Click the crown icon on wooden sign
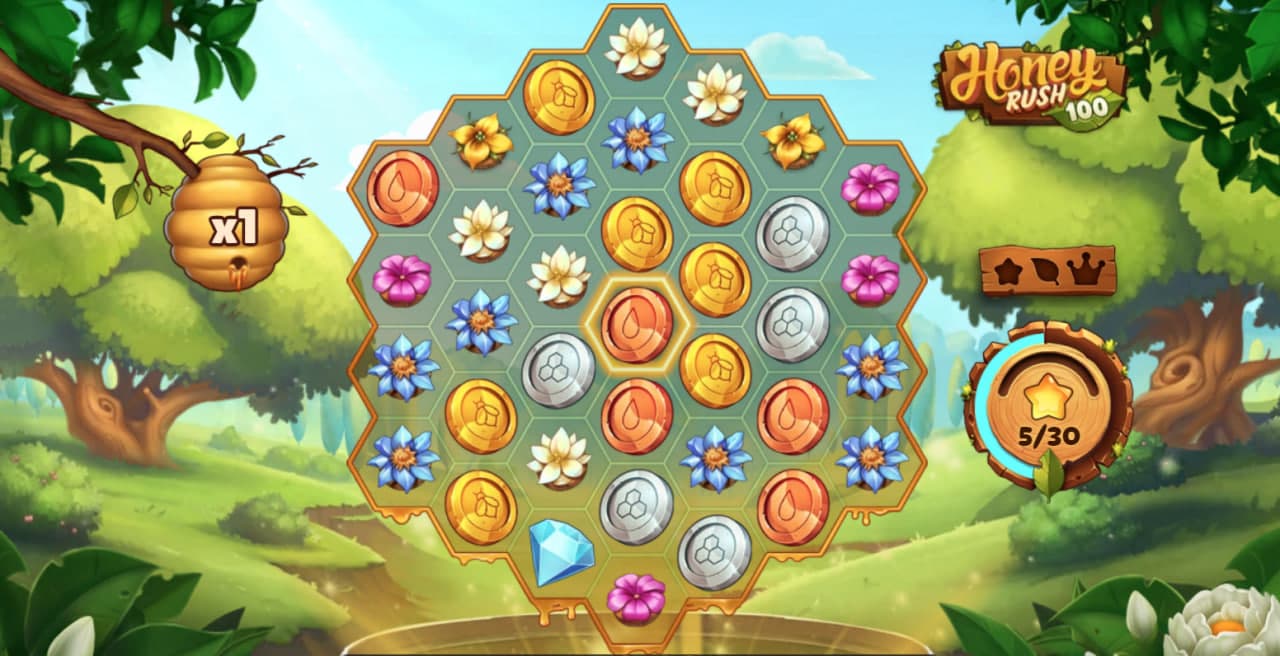Viewport: 1280px width, 656px height. point(1084,270)
